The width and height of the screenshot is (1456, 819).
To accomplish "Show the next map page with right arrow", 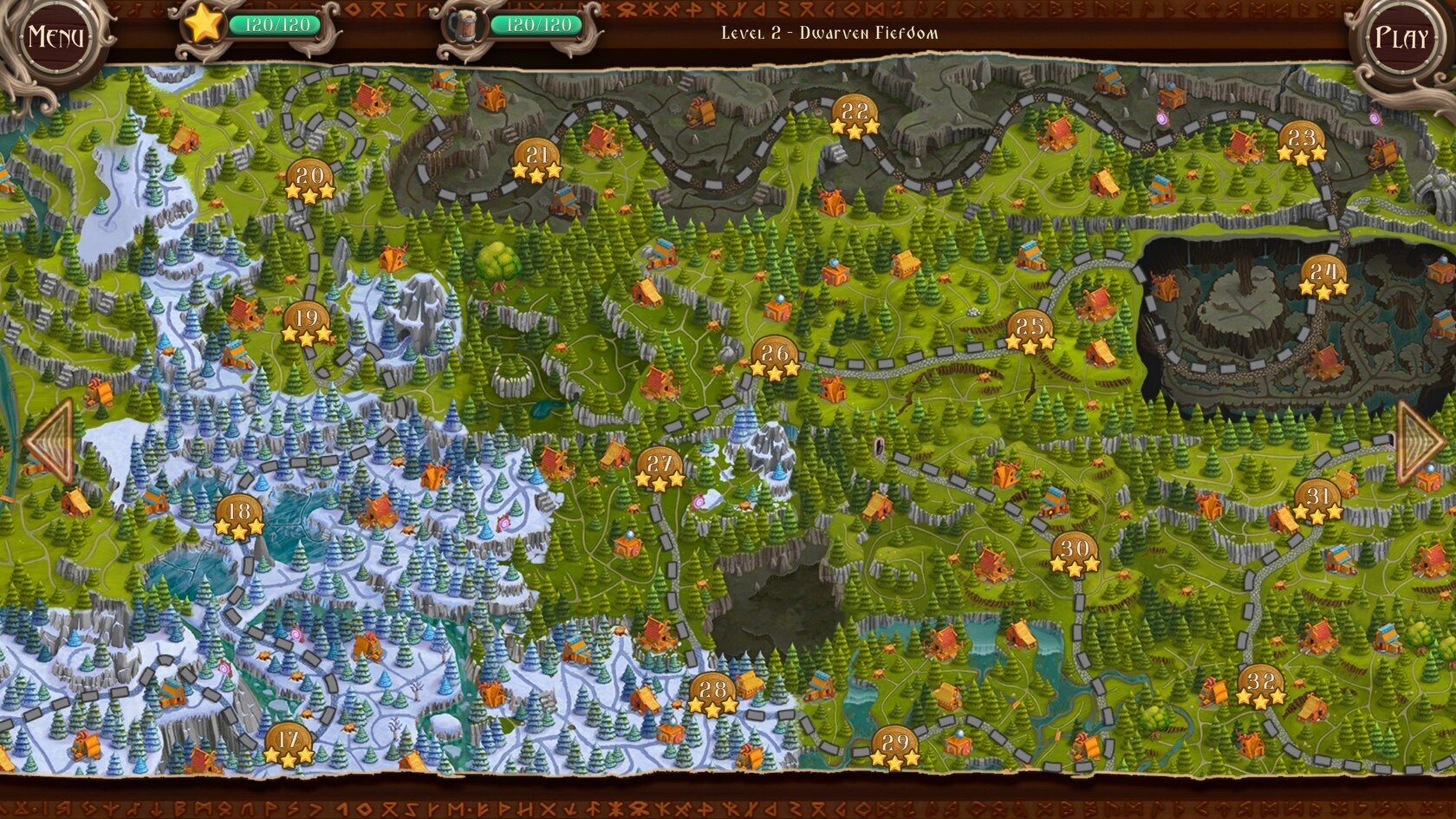I will click(1418, 442).
